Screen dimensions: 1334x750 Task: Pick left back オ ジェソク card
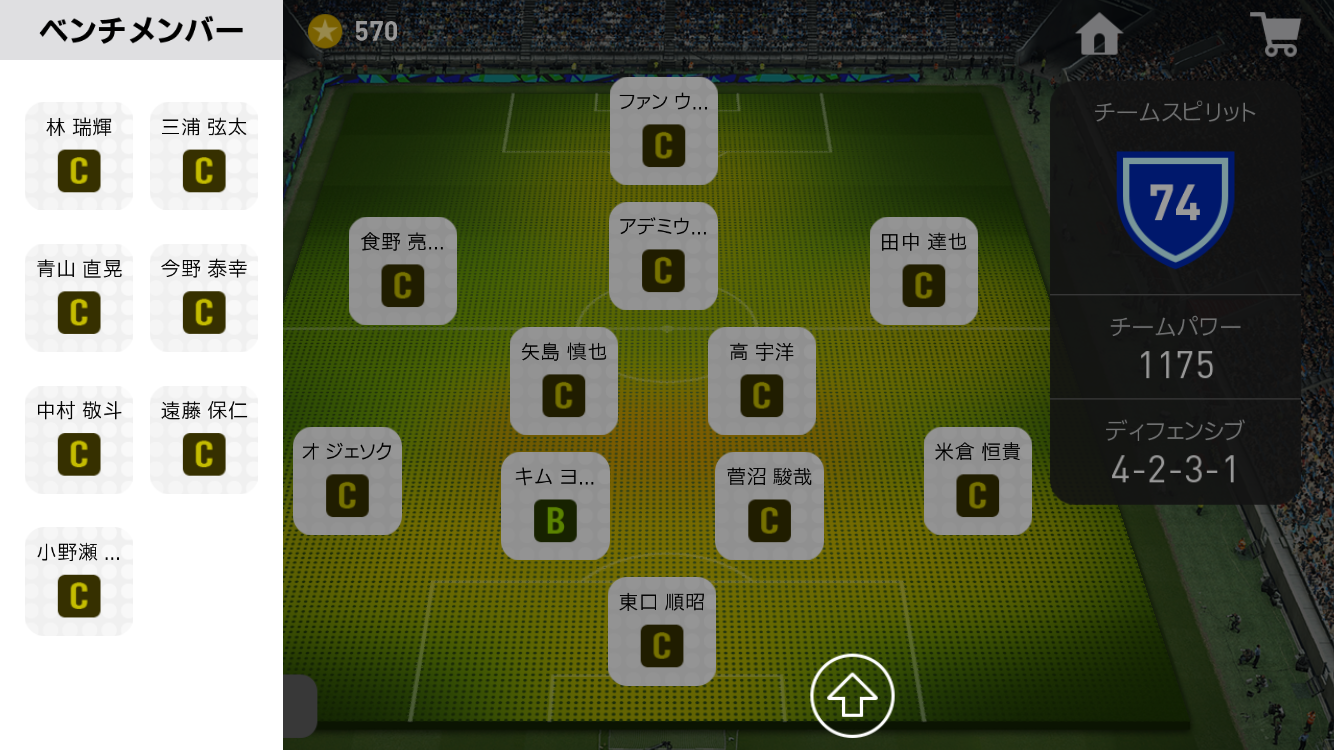pos(347,481)
